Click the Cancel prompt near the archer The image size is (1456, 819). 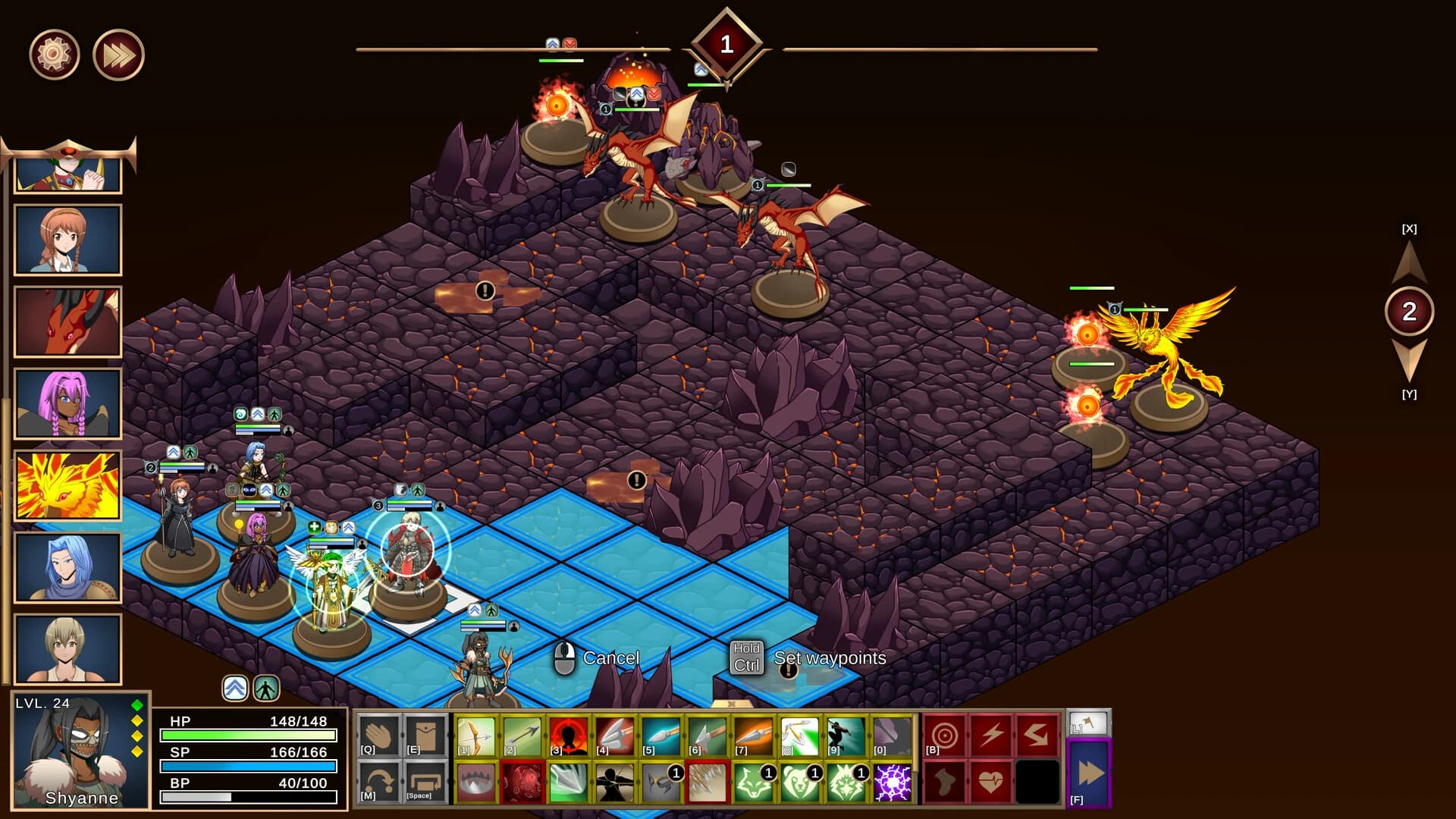[x=611, y=657]
